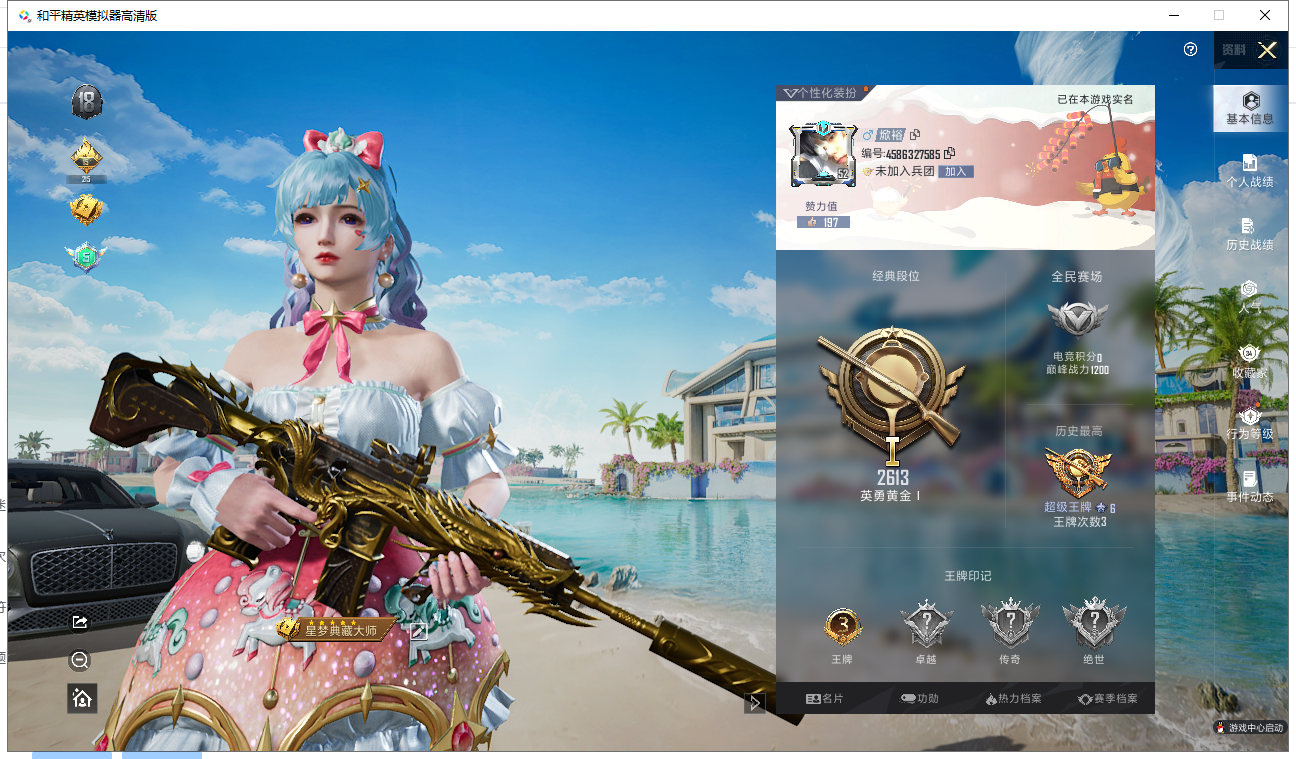1296x759 pixels.
Task: Switch to the 行为等级 tab
Action: pos(1249,424)
